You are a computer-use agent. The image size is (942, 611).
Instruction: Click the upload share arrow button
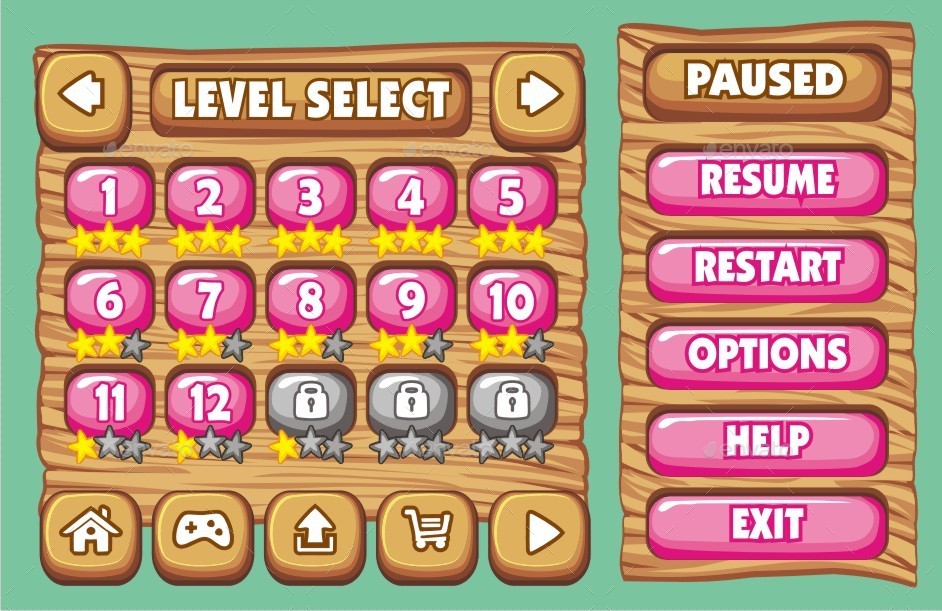[x=314, y=531]
